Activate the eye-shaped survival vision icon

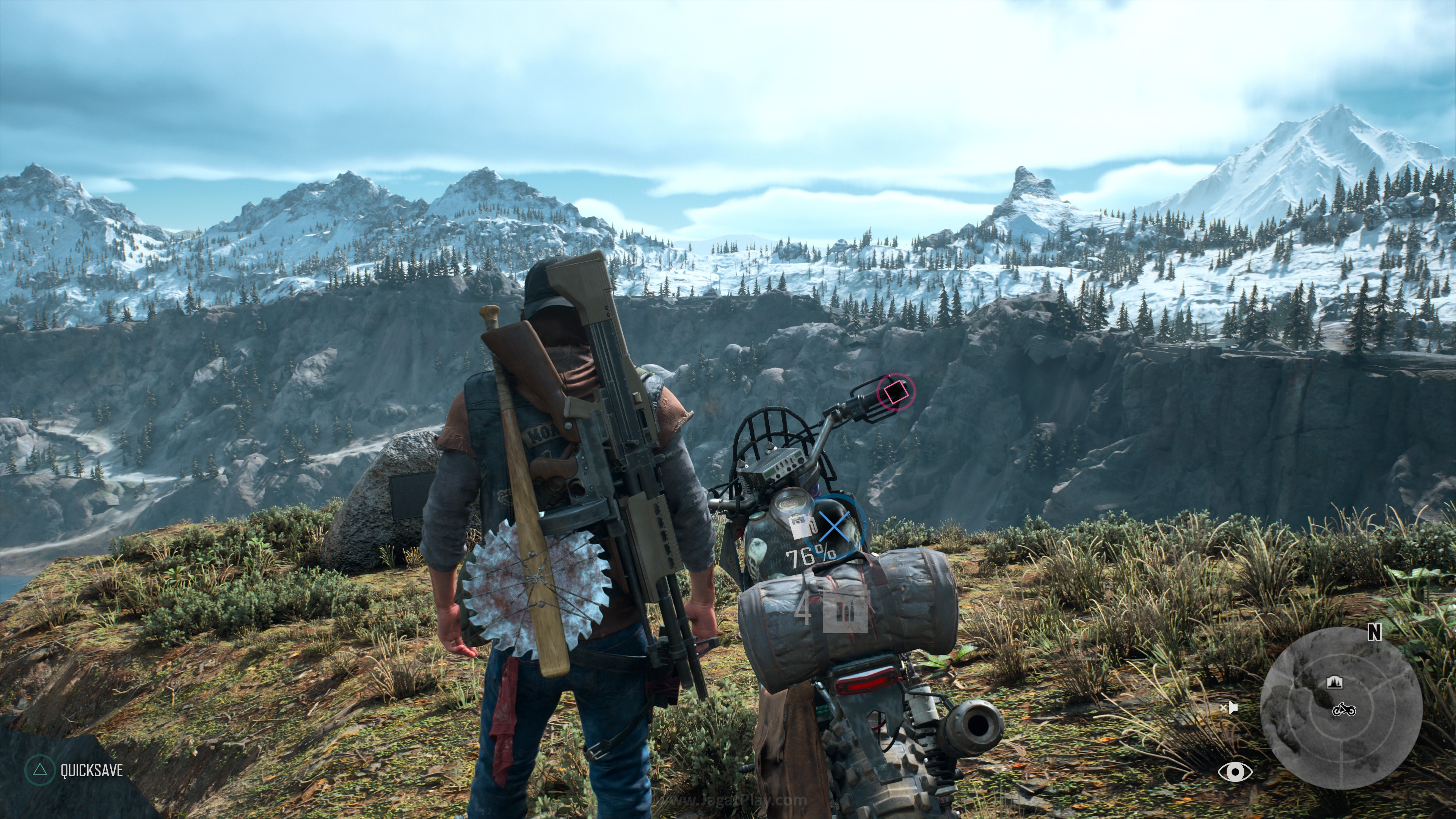pyautogui.click(x=1235, y=772)
